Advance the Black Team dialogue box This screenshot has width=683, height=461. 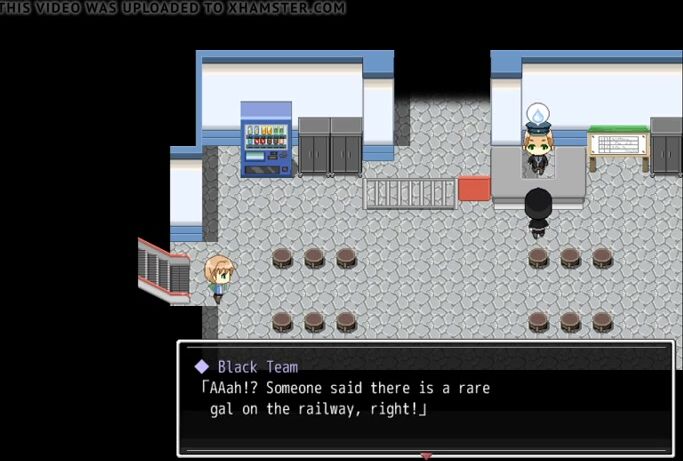(425, 398)
